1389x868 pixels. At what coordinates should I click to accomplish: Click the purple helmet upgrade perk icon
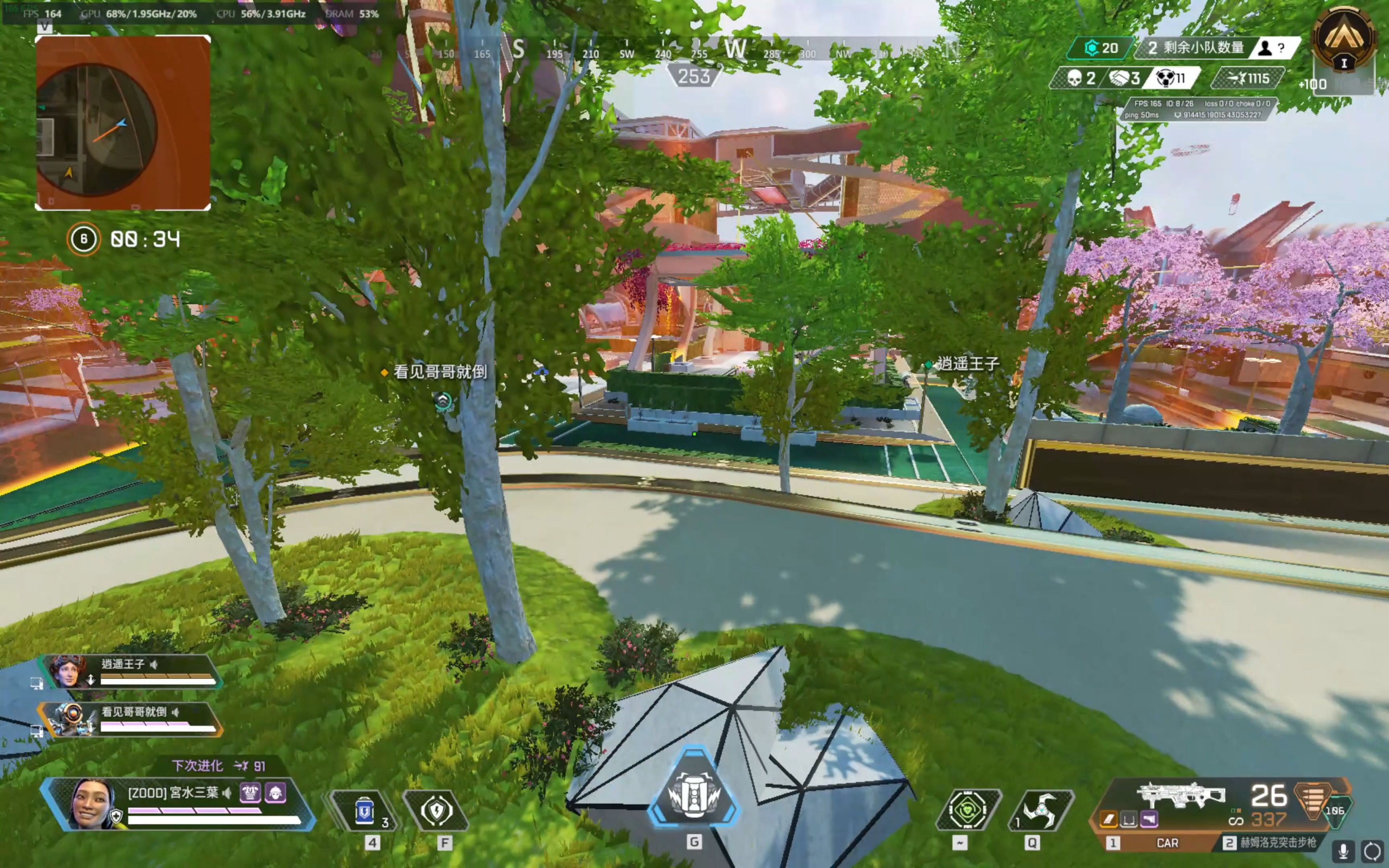(275, 793)
